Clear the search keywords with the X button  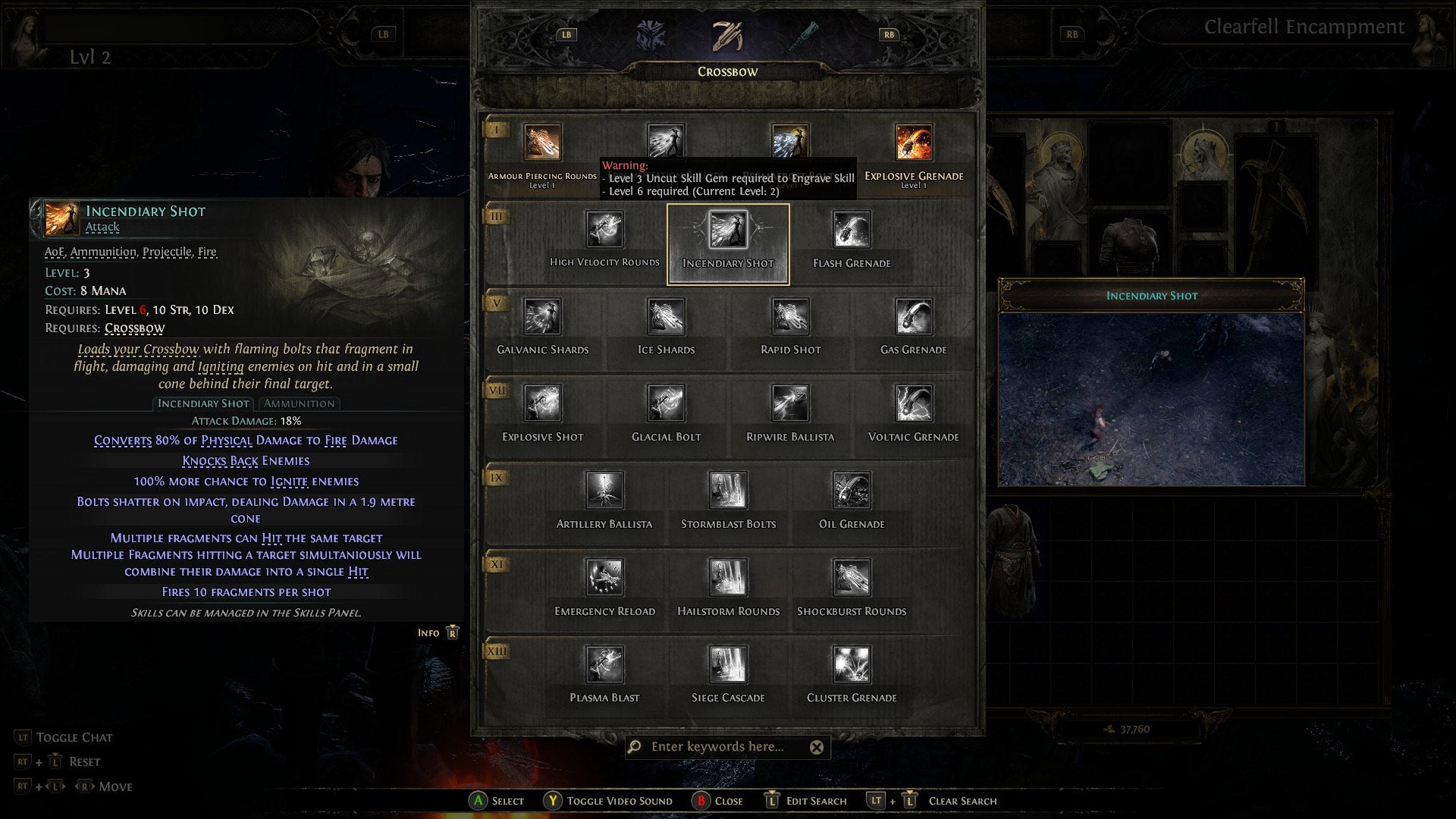[816, 748]
